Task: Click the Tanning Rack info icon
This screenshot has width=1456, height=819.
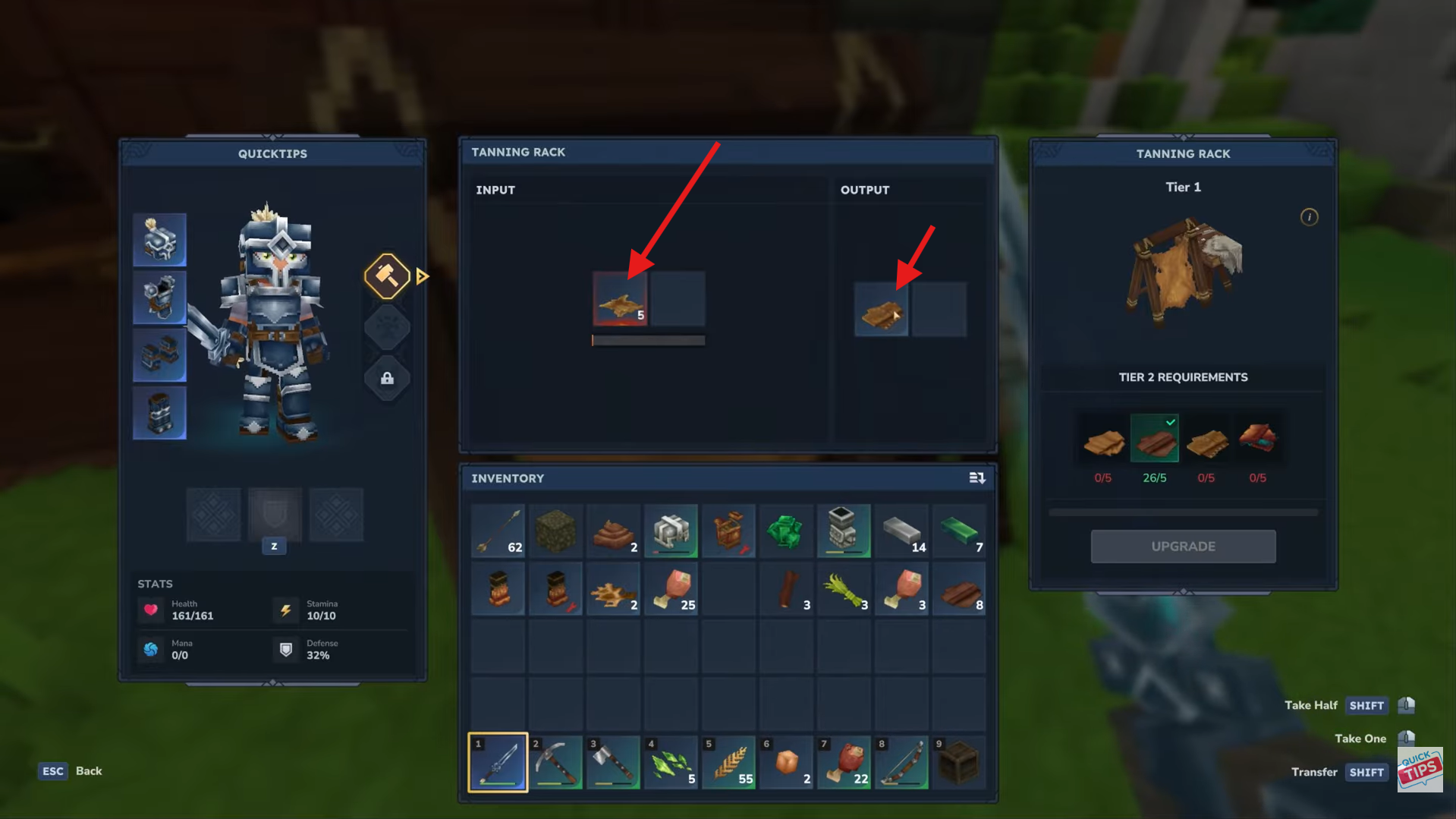Action: pyautogui.click(x=1310, y=217)
